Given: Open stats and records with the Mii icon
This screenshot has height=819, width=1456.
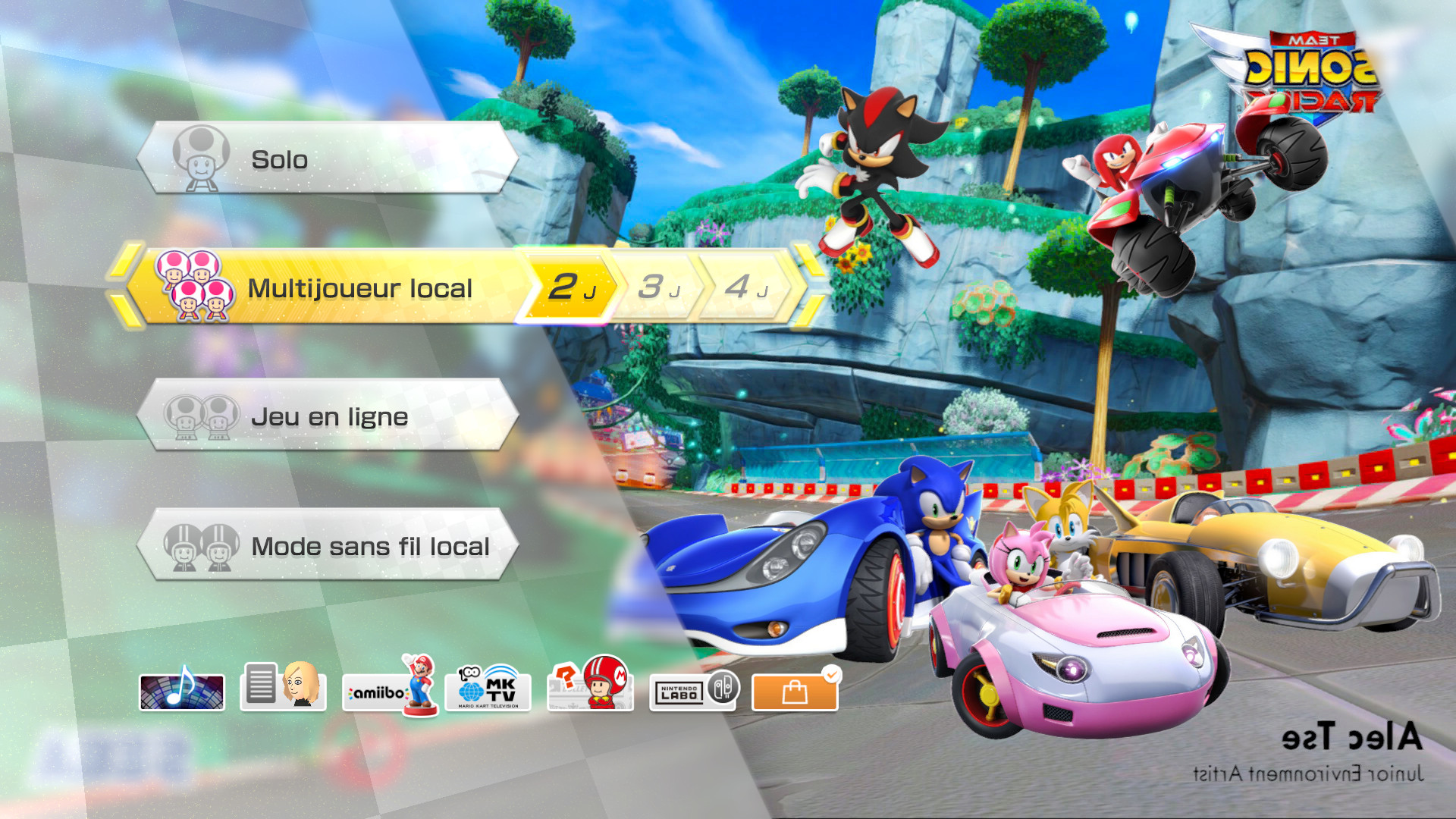Looking at the screenshot, I should [x=283, y=692].
